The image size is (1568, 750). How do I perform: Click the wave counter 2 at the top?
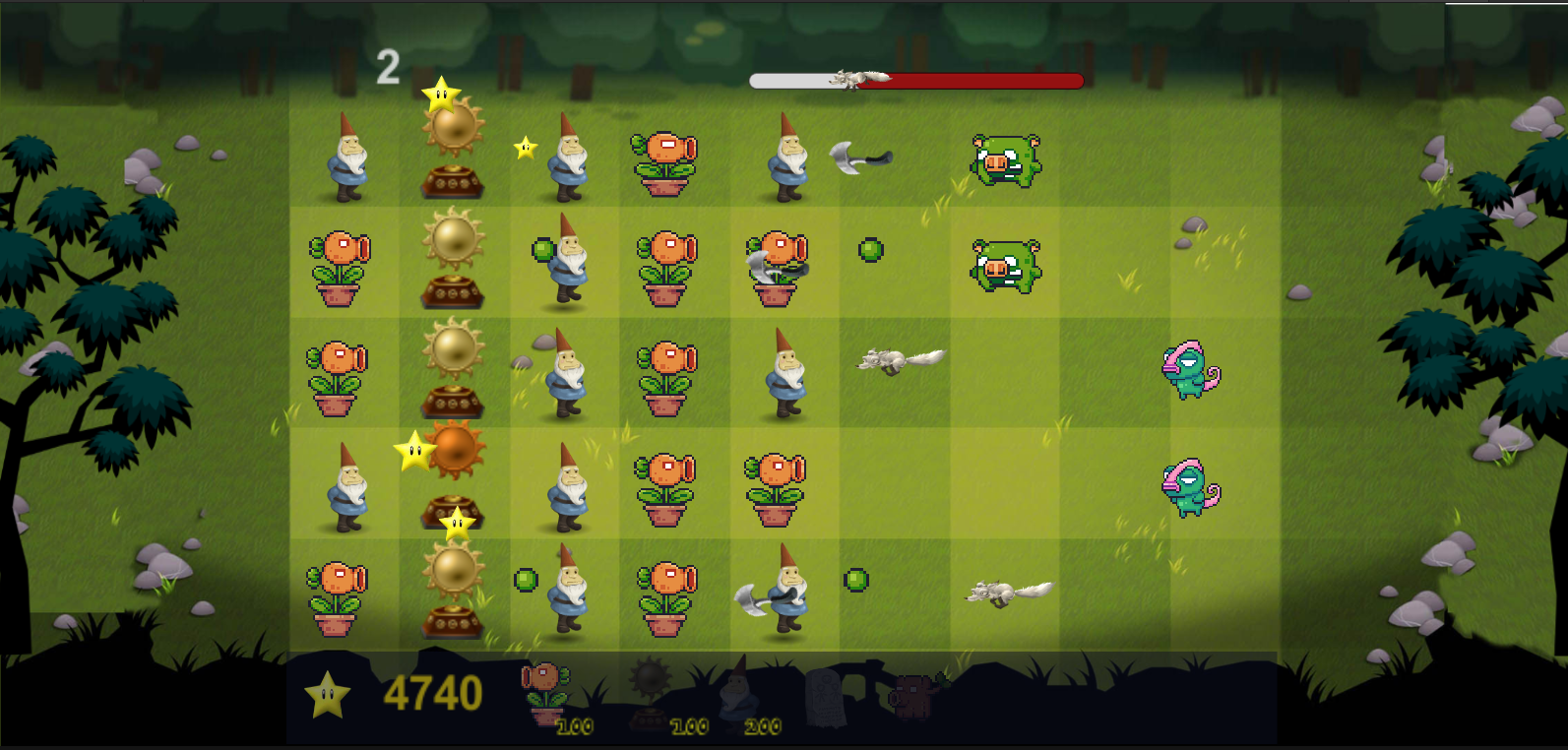[388, 66]
